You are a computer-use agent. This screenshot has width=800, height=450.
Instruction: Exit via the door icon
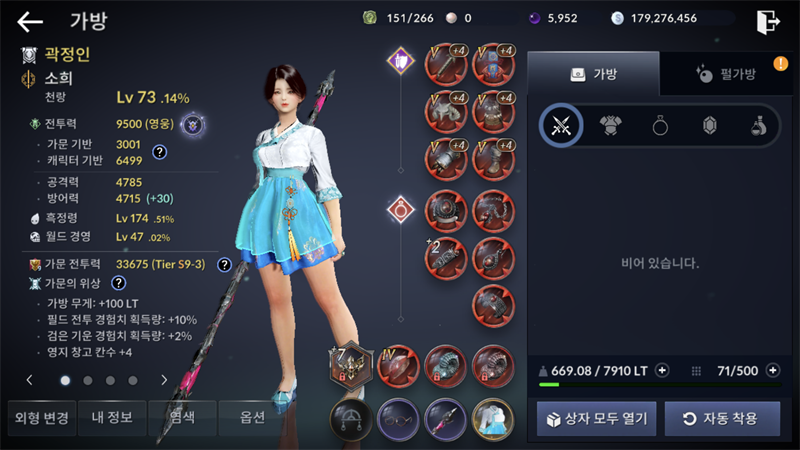pyautogui.click(x=767, y=20)
